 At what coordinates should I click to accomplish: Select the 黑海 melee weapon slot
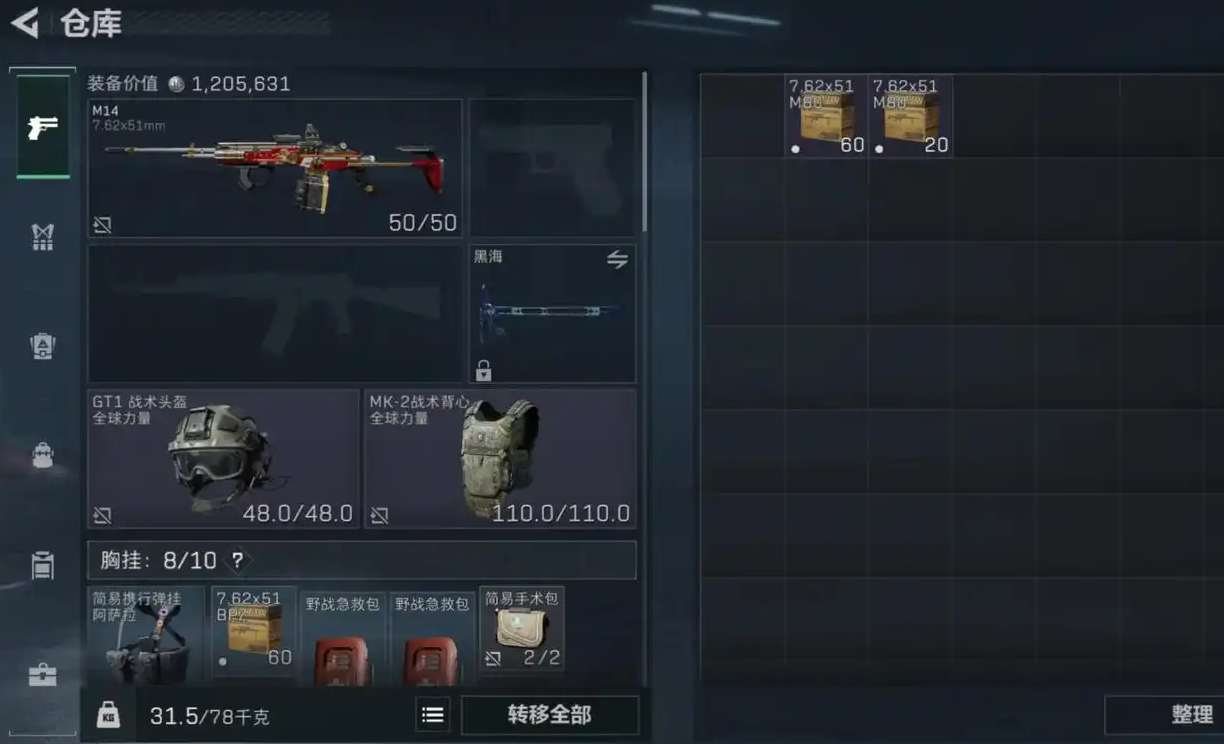point(552,313)
